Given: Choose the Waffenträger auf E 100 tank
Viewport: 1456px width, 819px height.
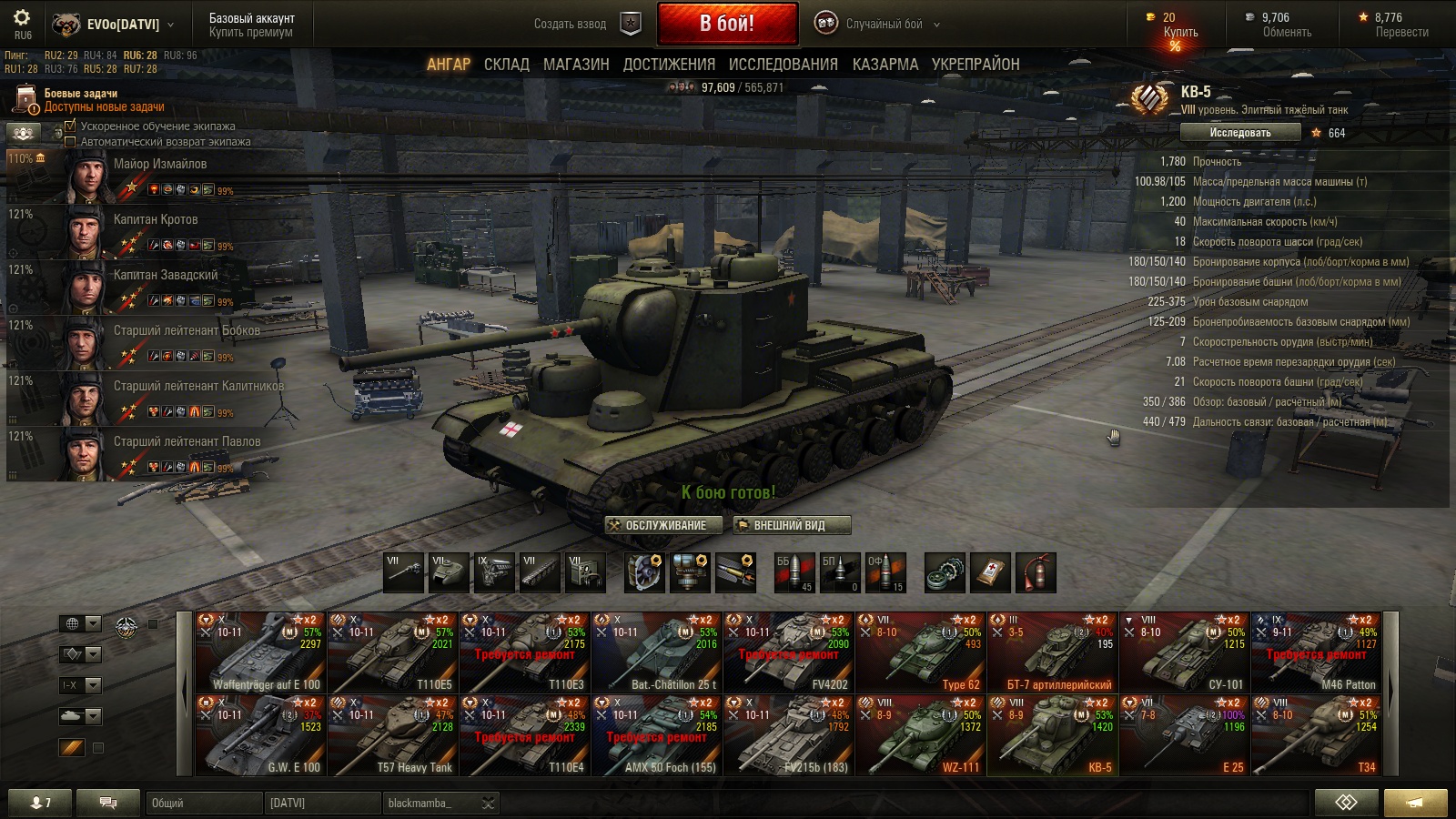Looking at the screenshot, I should (x=261, y=652).
